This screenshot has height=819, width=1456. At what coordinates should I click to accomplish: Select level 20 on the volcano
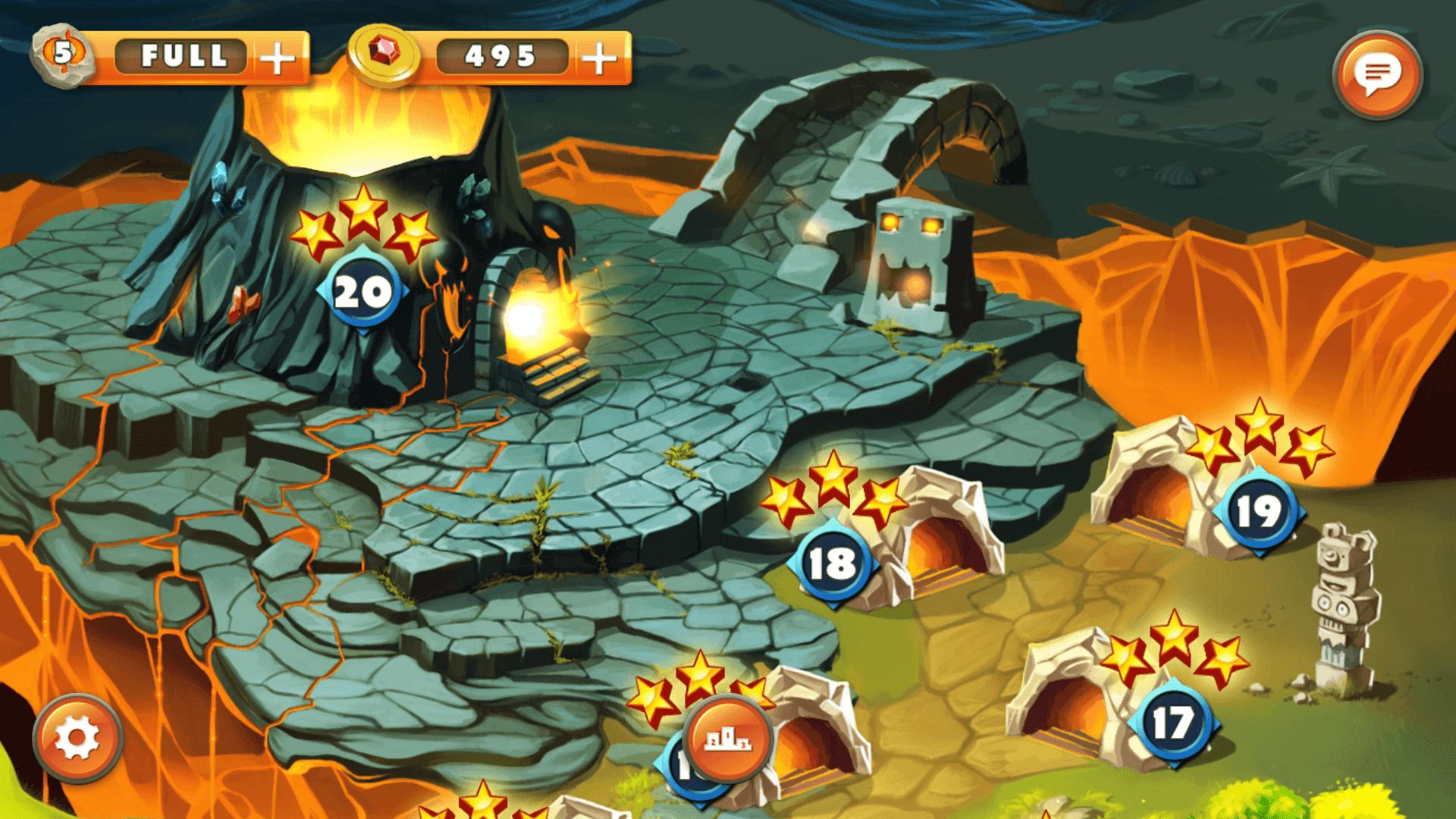pyautogui.click(x=363, y=292)
